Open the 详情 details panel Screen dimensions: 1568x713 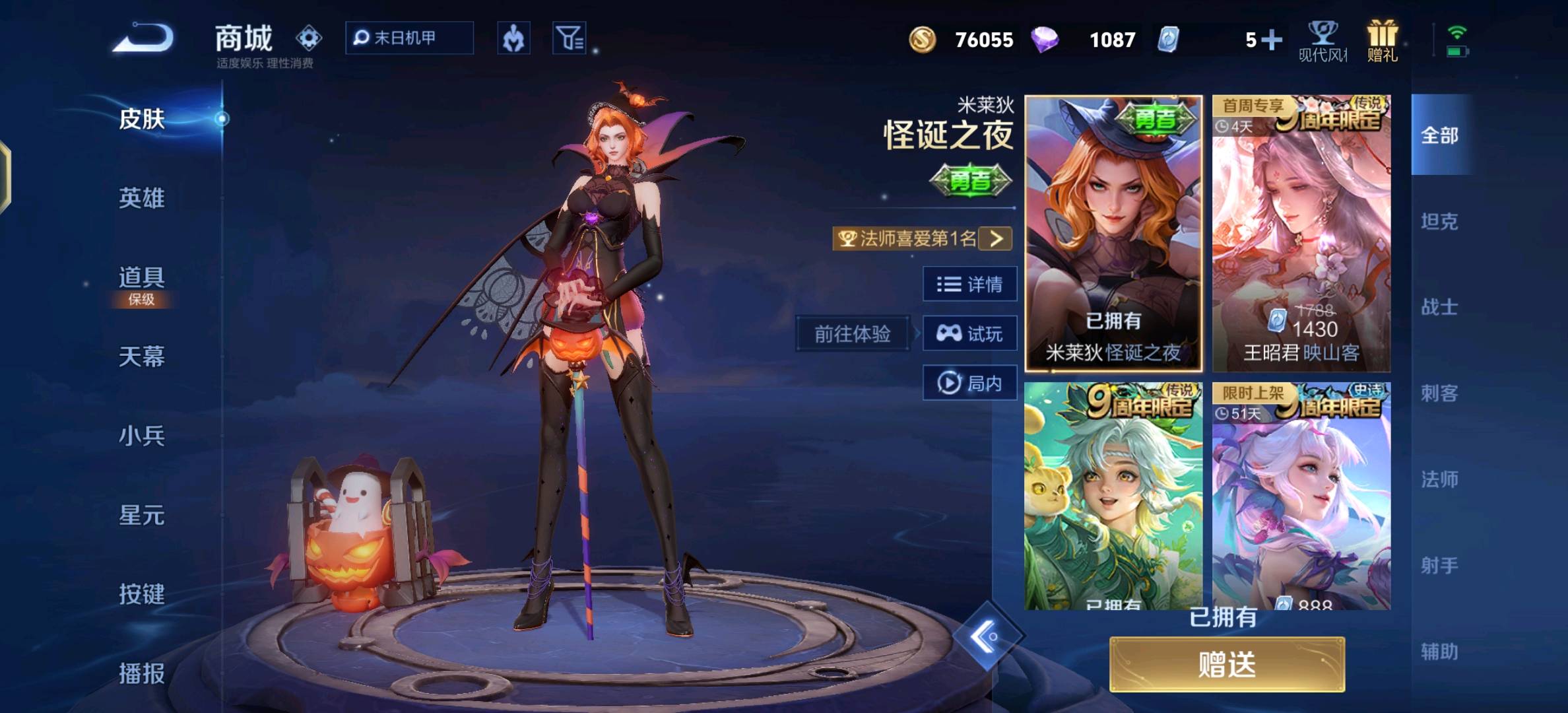(x=969, y=284)
